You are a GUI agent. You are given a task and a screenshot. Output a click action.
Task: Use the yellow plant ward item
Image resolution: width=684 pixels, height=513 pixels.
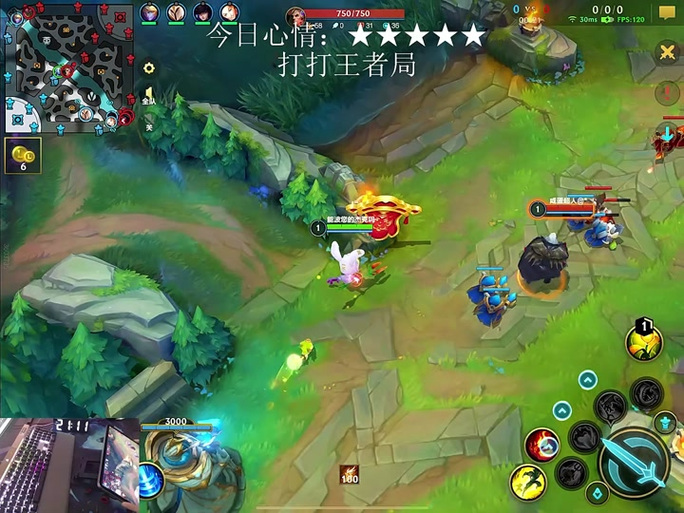[644, 341]
